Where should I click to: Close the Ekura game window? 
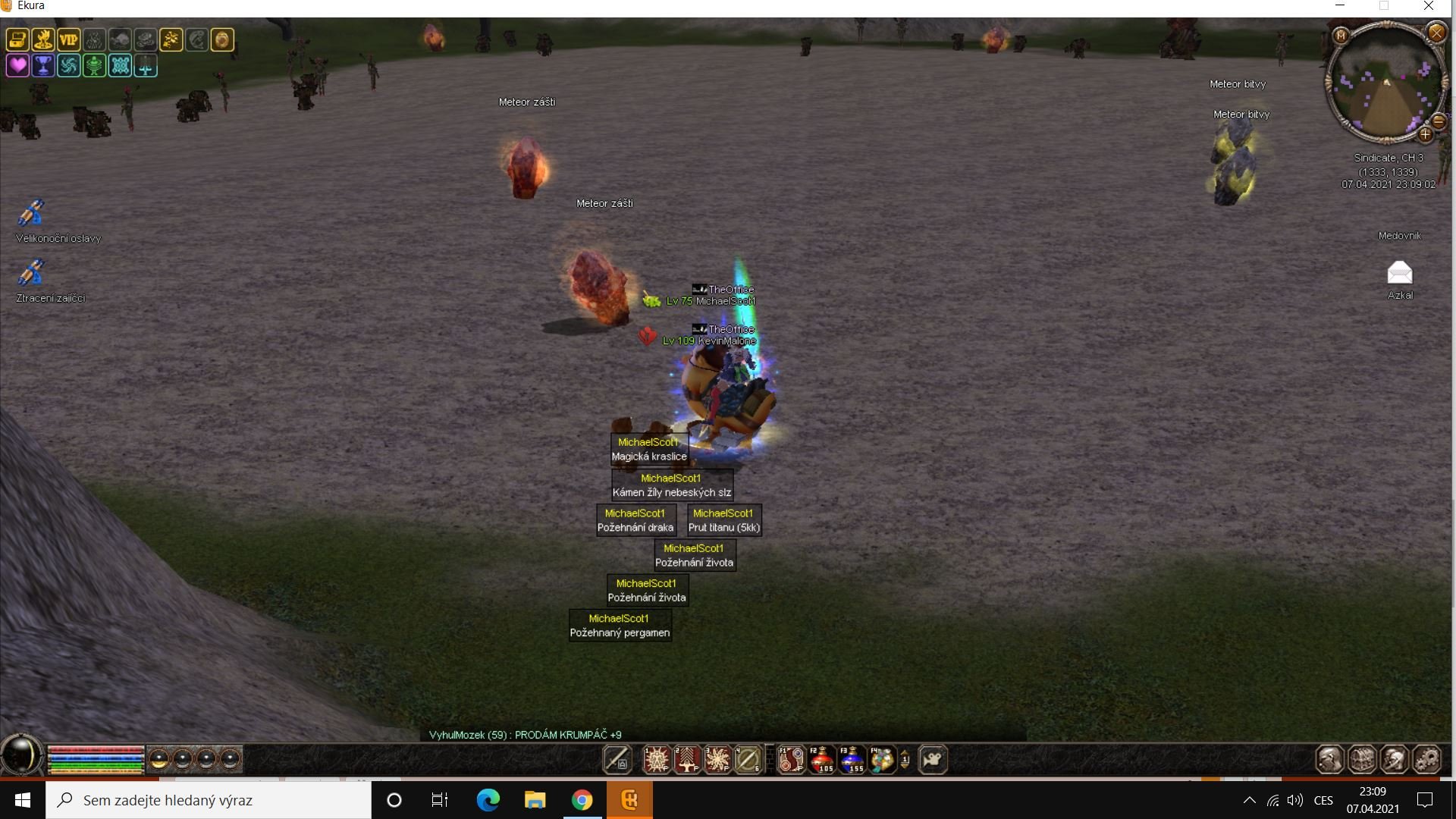click(1429, 6)
